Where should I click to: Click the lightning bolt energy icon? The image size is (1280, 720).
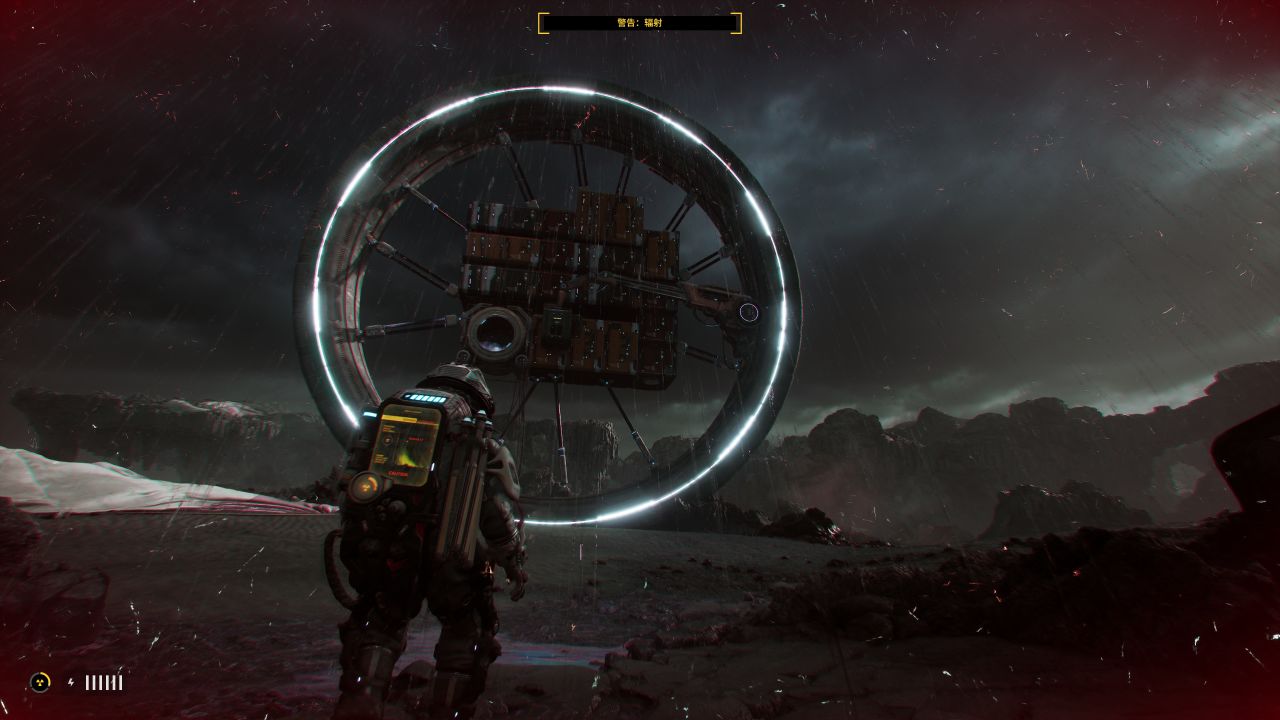71,682
